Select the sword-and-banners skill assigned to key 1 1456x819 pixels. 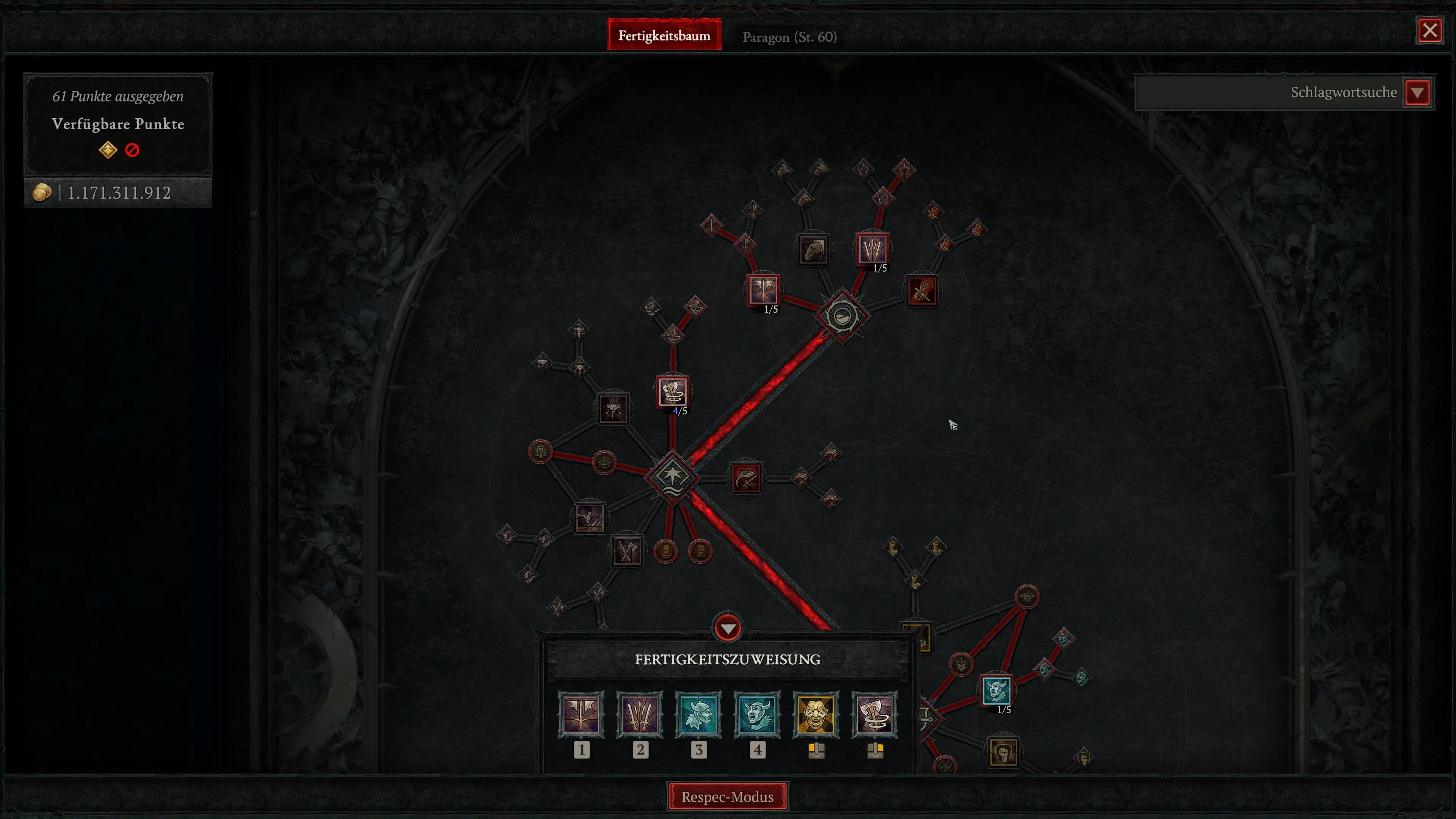tap(581, 714)
